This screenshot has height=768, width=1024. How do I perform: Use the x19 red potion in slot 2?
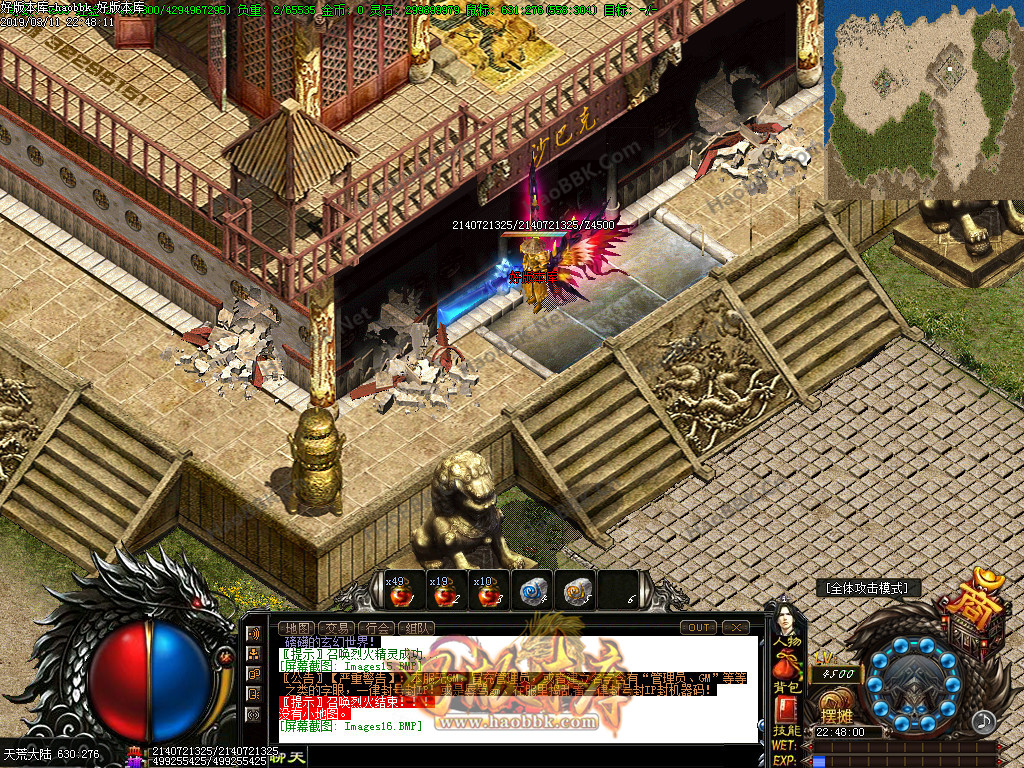click(x=444, y=591)
